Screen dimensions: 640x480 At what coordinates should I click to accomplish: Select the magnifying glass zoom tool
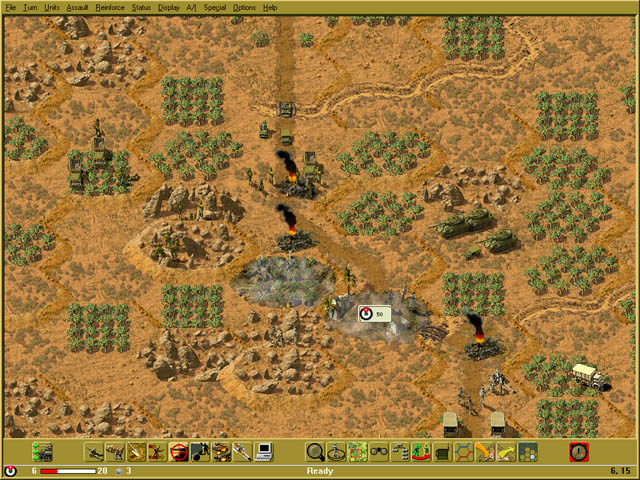(x=315, y=452)
